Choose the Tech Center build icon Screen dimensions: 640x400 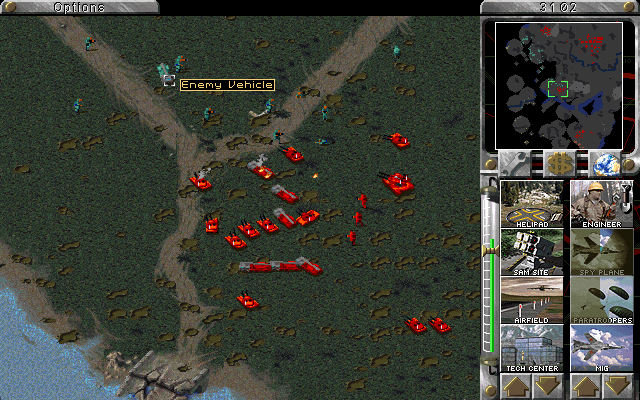pyautogui.click(x=531, y=348)
